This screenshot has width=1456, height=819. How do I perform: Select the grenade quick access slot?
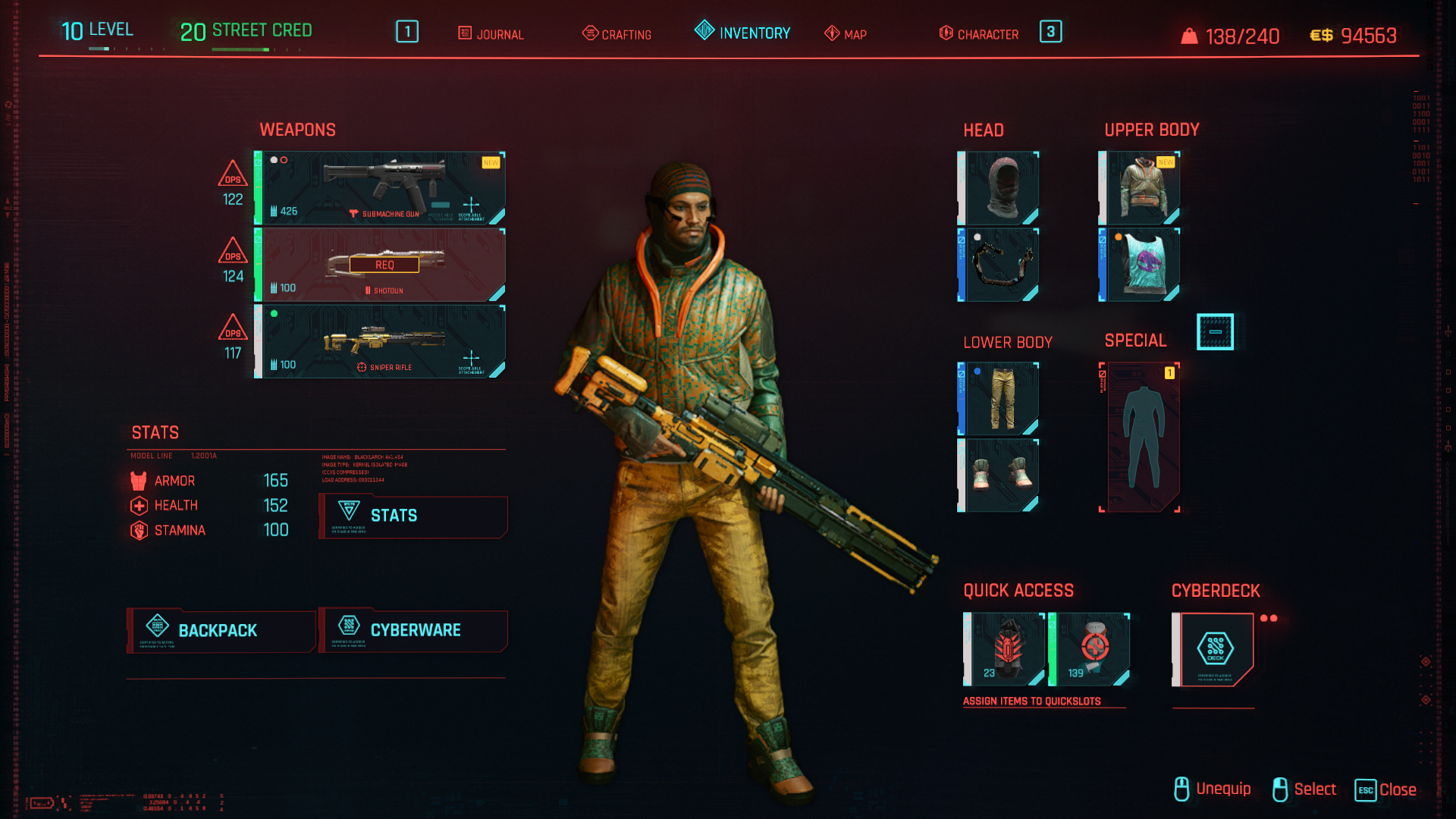click(x=1006, y=649)
